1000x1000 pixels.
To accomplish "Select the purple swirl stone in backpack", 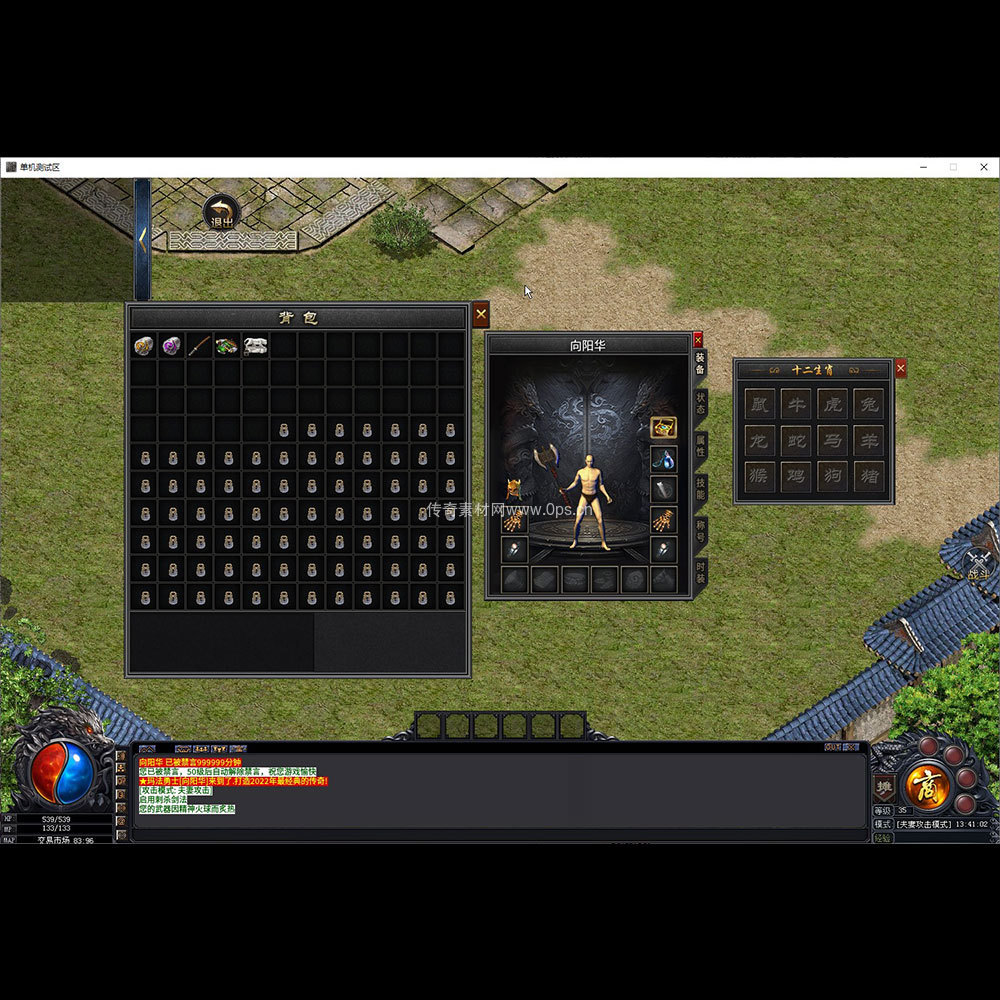I will (x=172, y=346).
